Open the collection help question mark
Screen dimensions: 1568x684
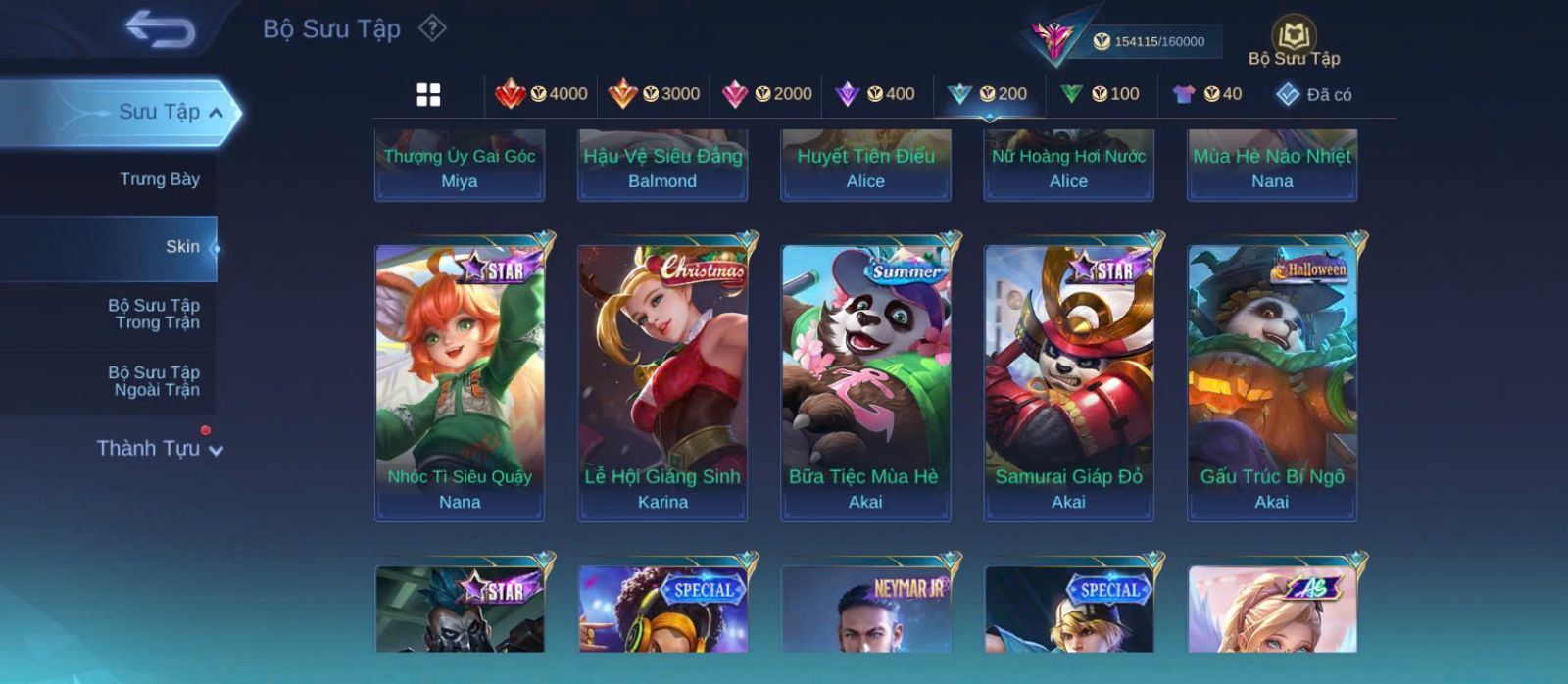click(x=432, y=28)
